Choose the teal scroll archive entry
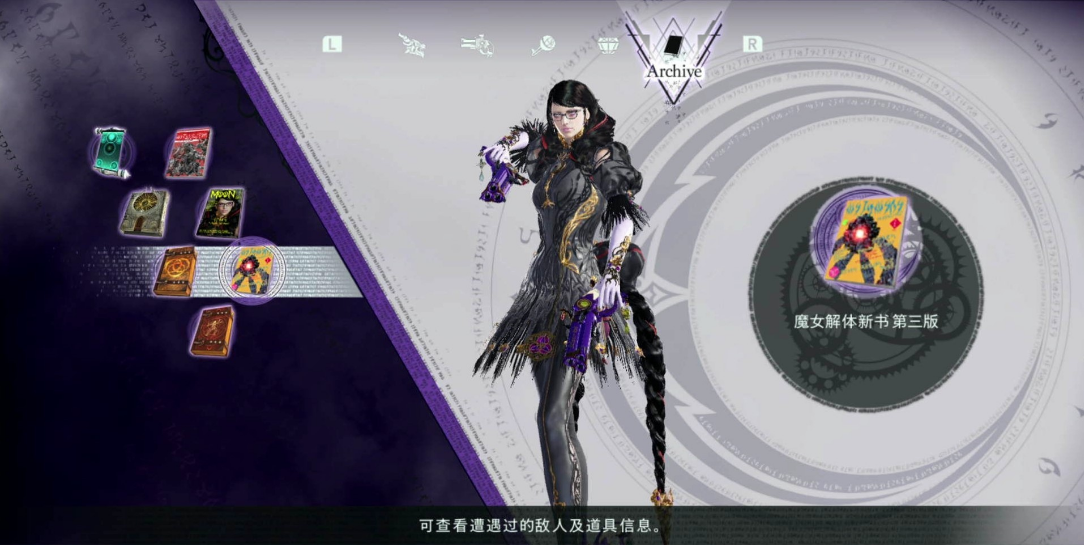 click(110, 153)
